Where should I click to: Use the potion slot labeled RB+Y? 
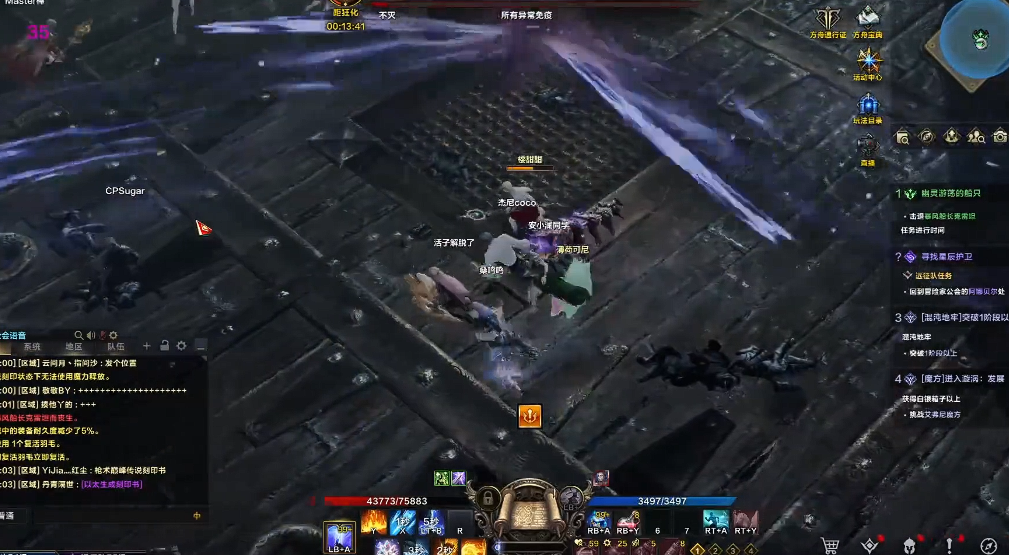pyautogui.click(x=628, y=522)
